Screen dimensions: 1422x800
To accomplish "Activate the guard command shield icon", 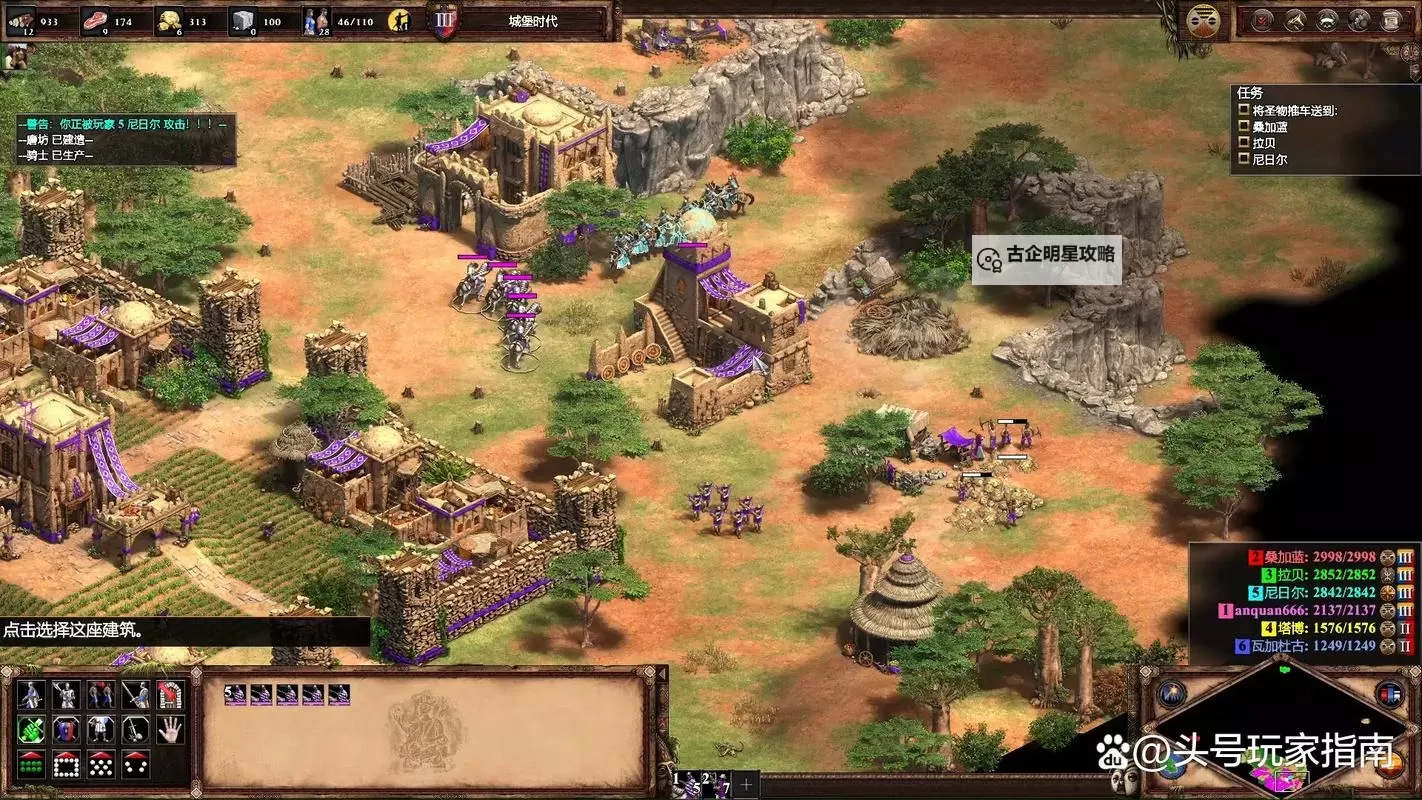I will click(x=66, y=729).
